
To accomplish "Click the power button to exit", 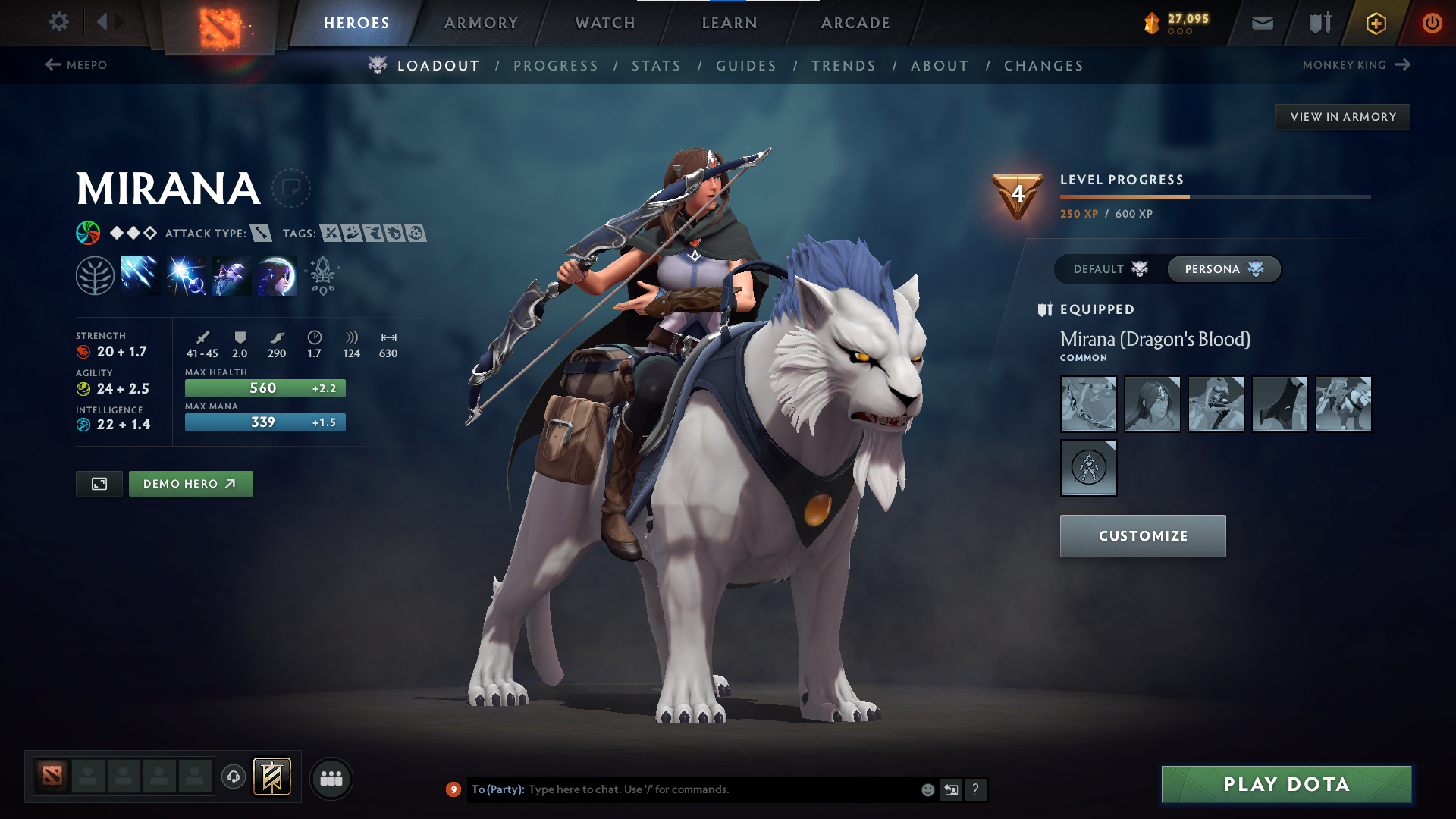I will [x=1432, y=23].
